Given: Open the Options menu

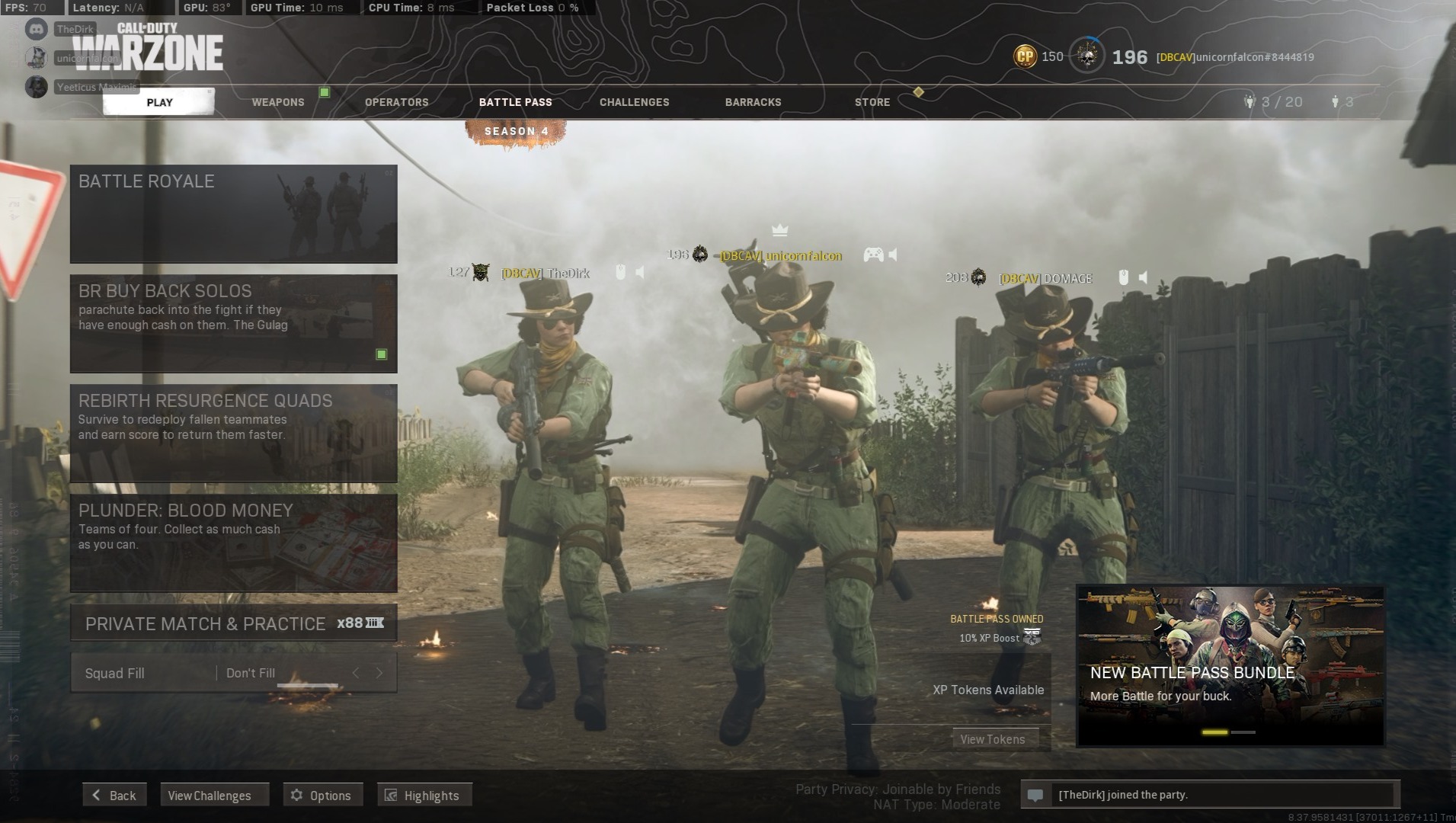Looking at the screenshot, I should [322, 795].
